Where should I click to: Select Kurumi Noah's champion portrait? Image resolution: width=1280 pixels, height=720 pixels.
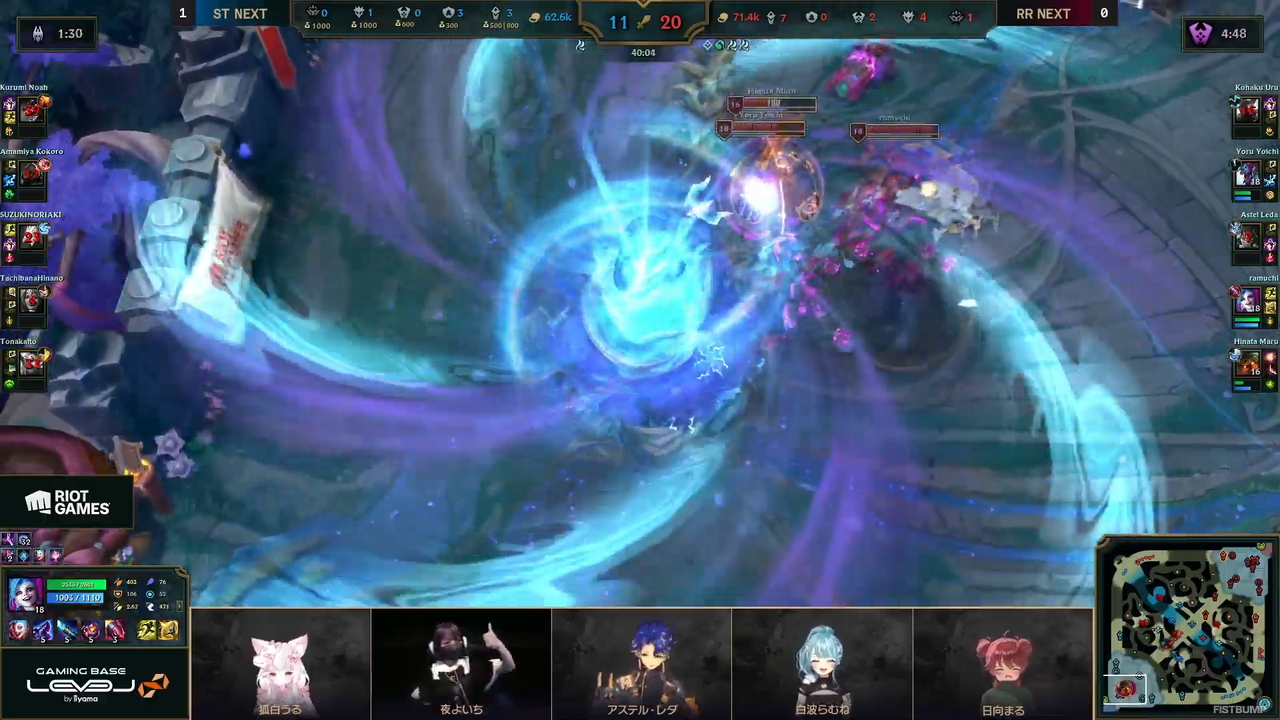click(31, 111)
